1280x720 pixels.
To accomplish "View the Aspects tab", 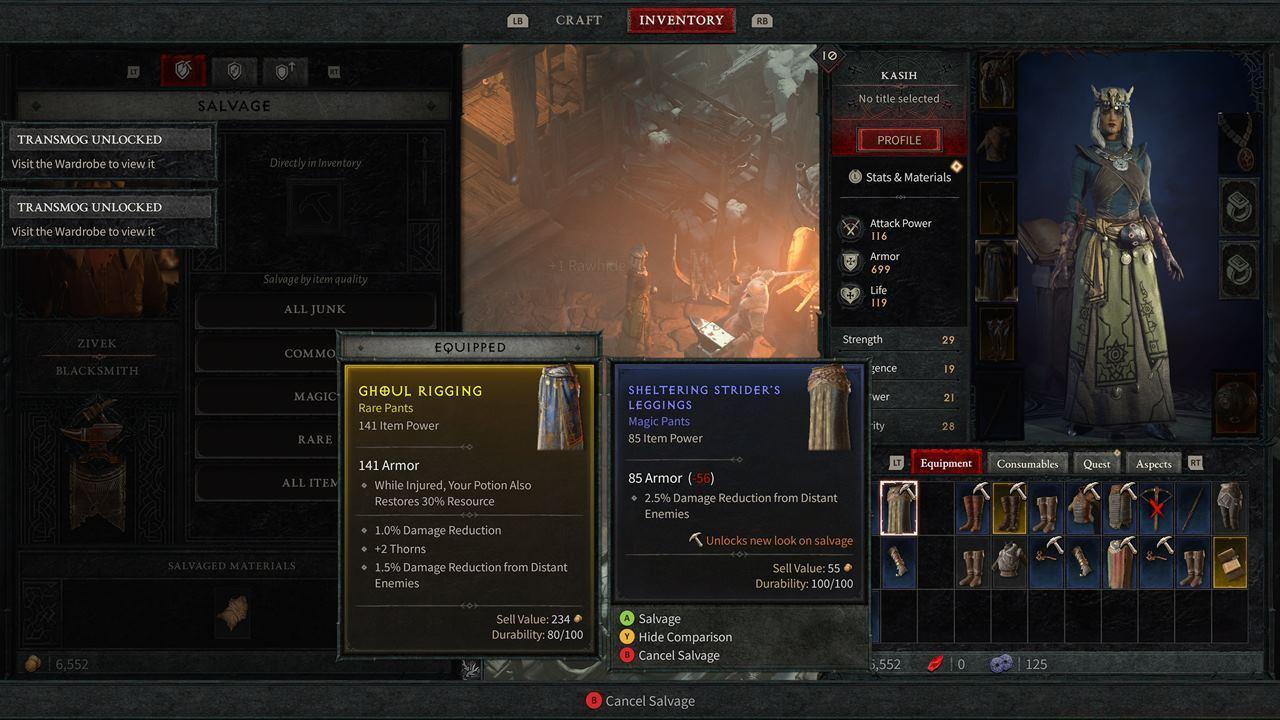I will pos(1153,463).
